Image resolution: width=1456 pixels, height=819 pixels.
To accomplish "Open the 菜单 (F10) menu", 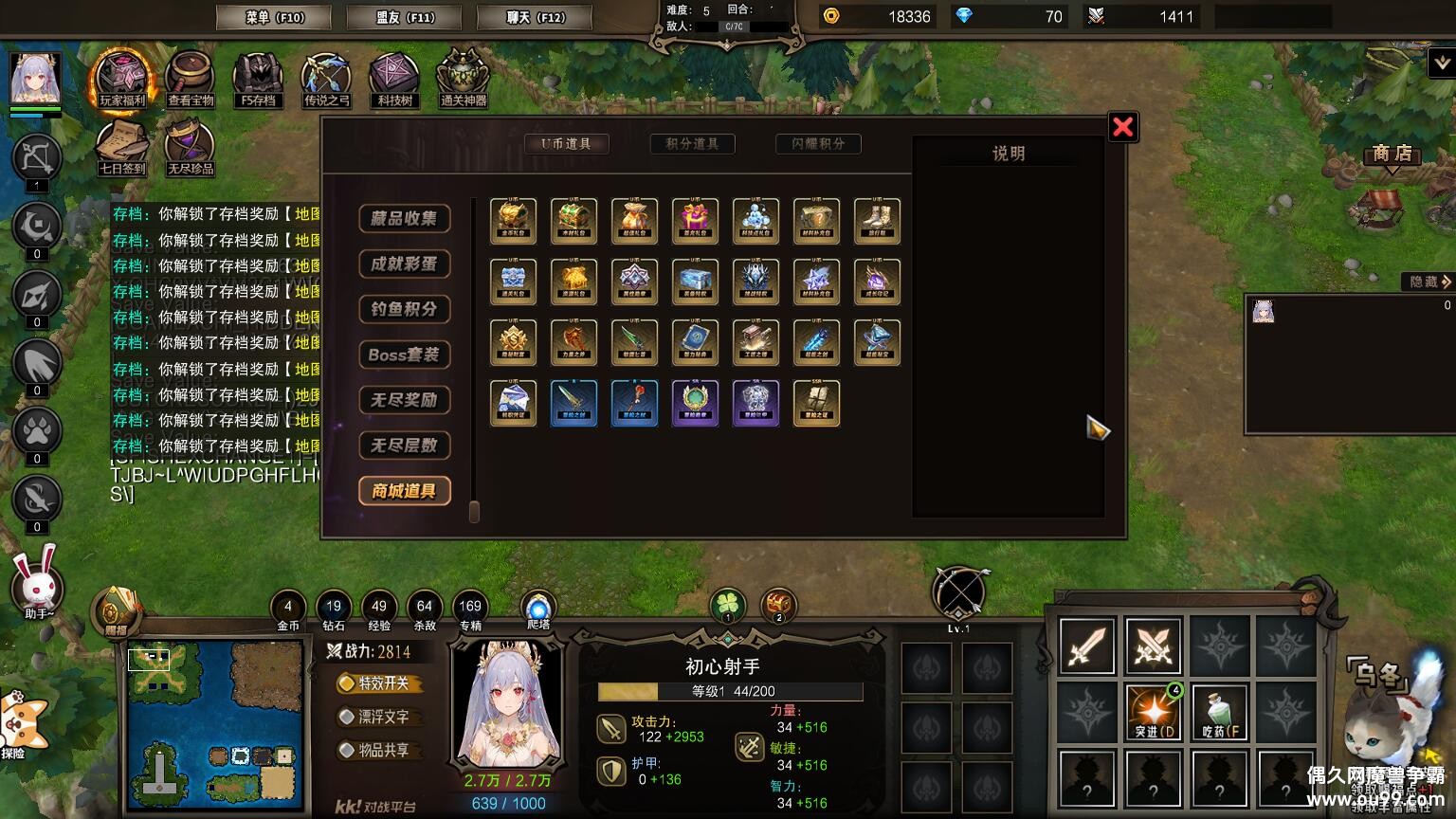I will click(x=273, y=17).
